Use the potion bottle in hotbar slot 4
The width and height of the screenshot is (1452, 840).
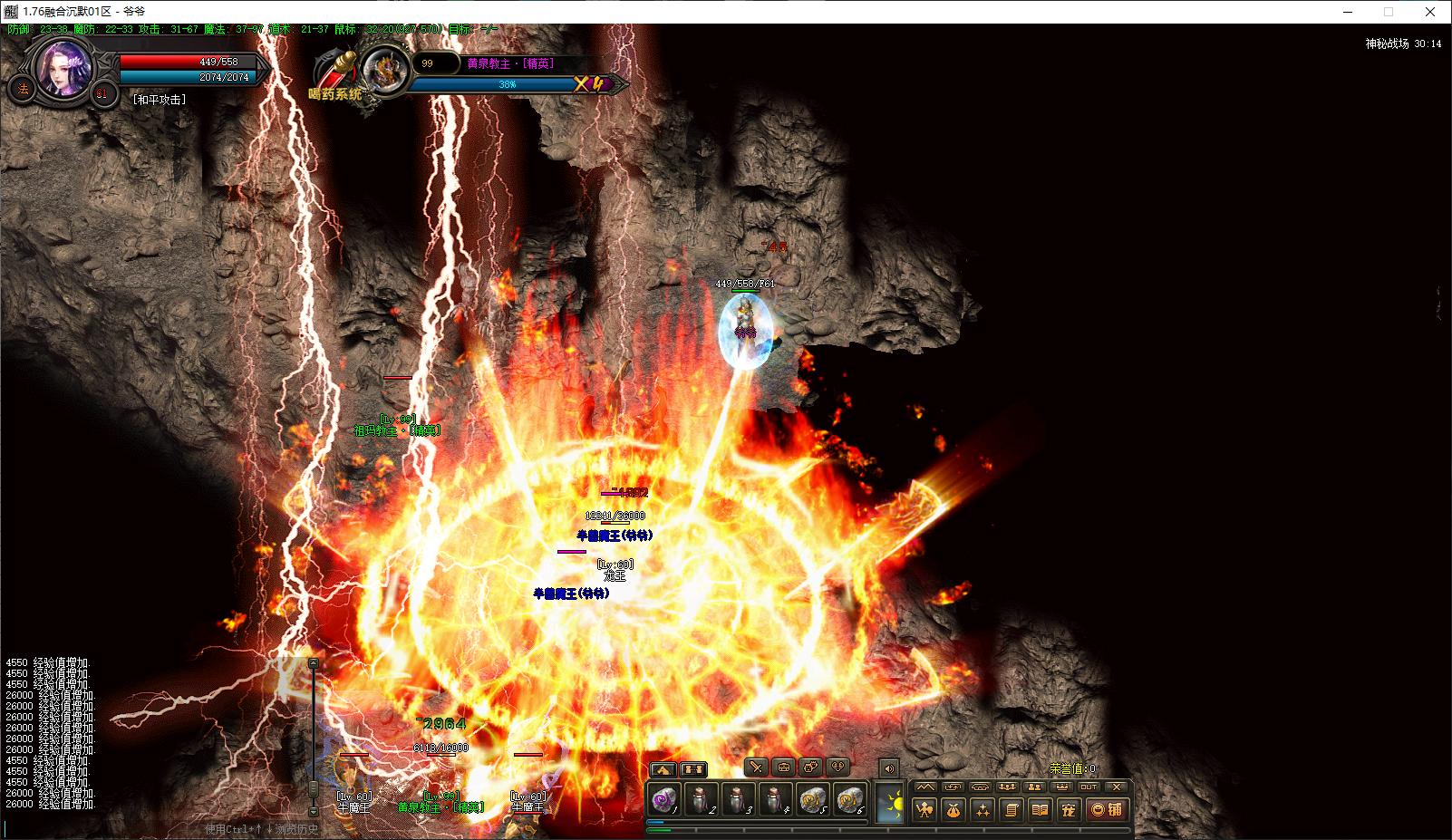[x=774, y=801]
